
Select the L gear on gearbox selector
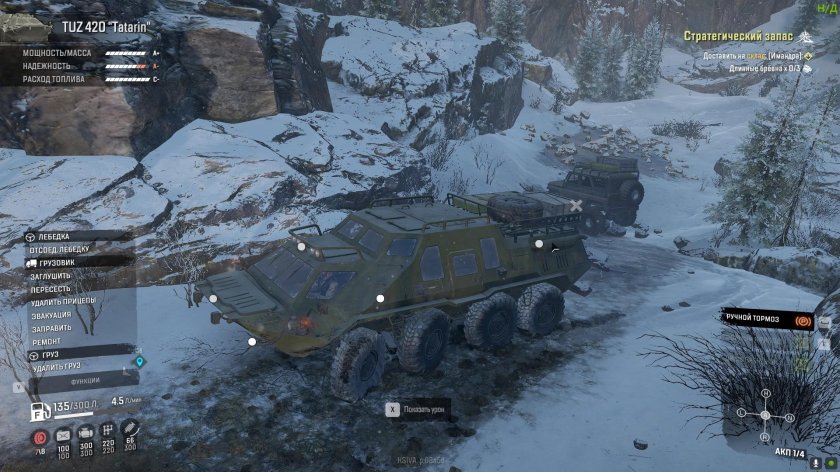740,413
